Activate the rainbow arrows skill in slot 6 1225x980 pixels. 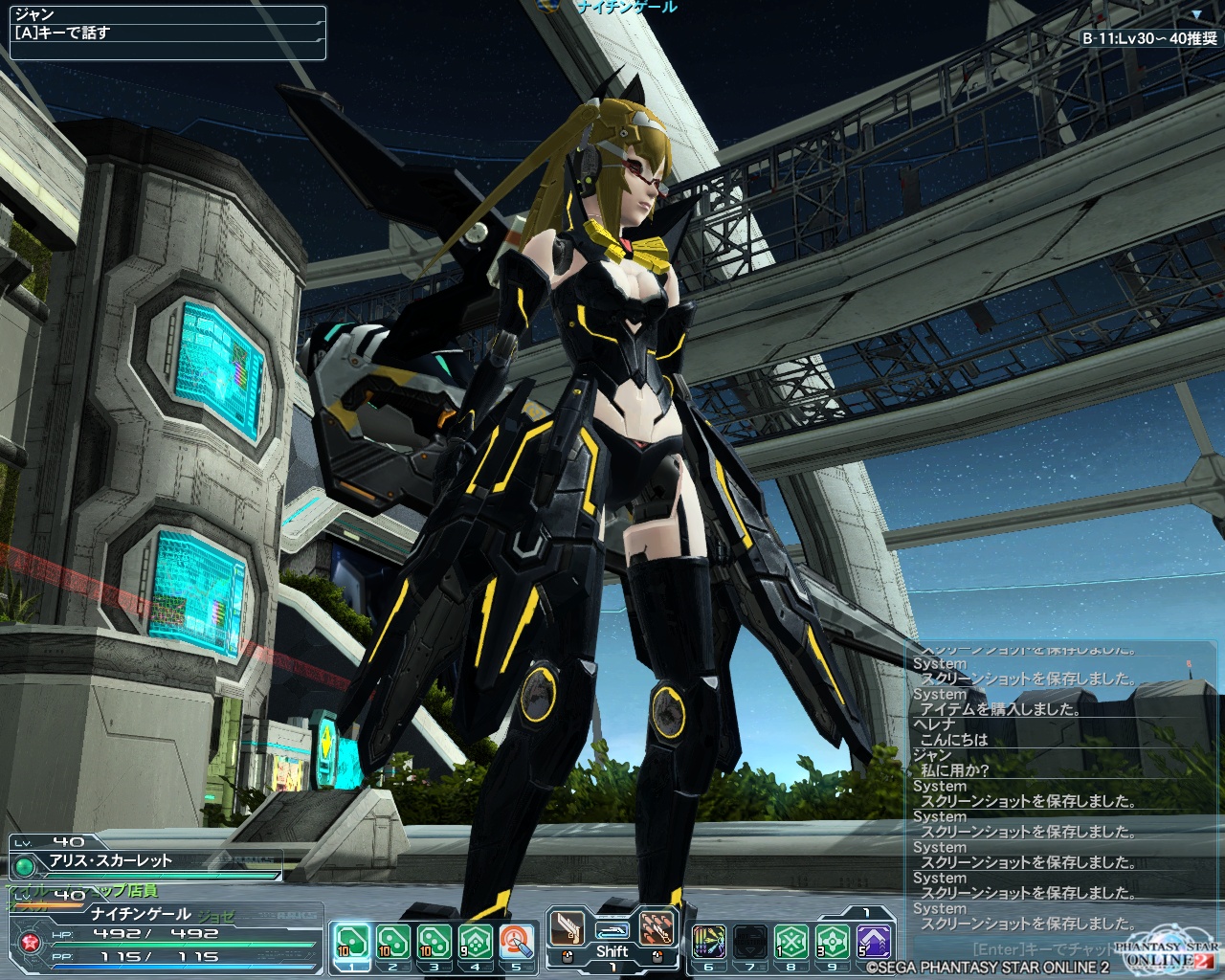pyautogui.click(x=708, y=942)
